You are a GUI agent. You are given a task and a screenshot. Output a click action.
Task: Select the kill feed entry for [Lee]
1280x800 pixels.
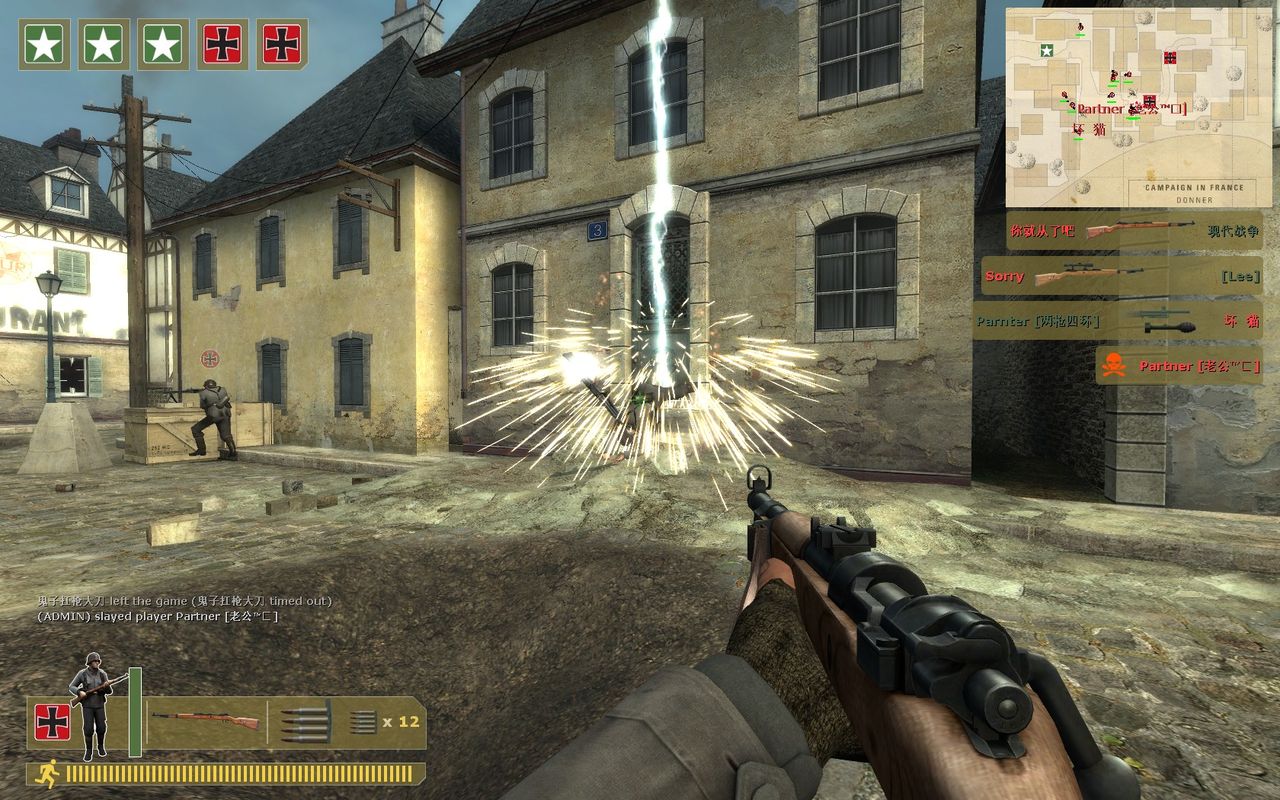[1121, 276]
